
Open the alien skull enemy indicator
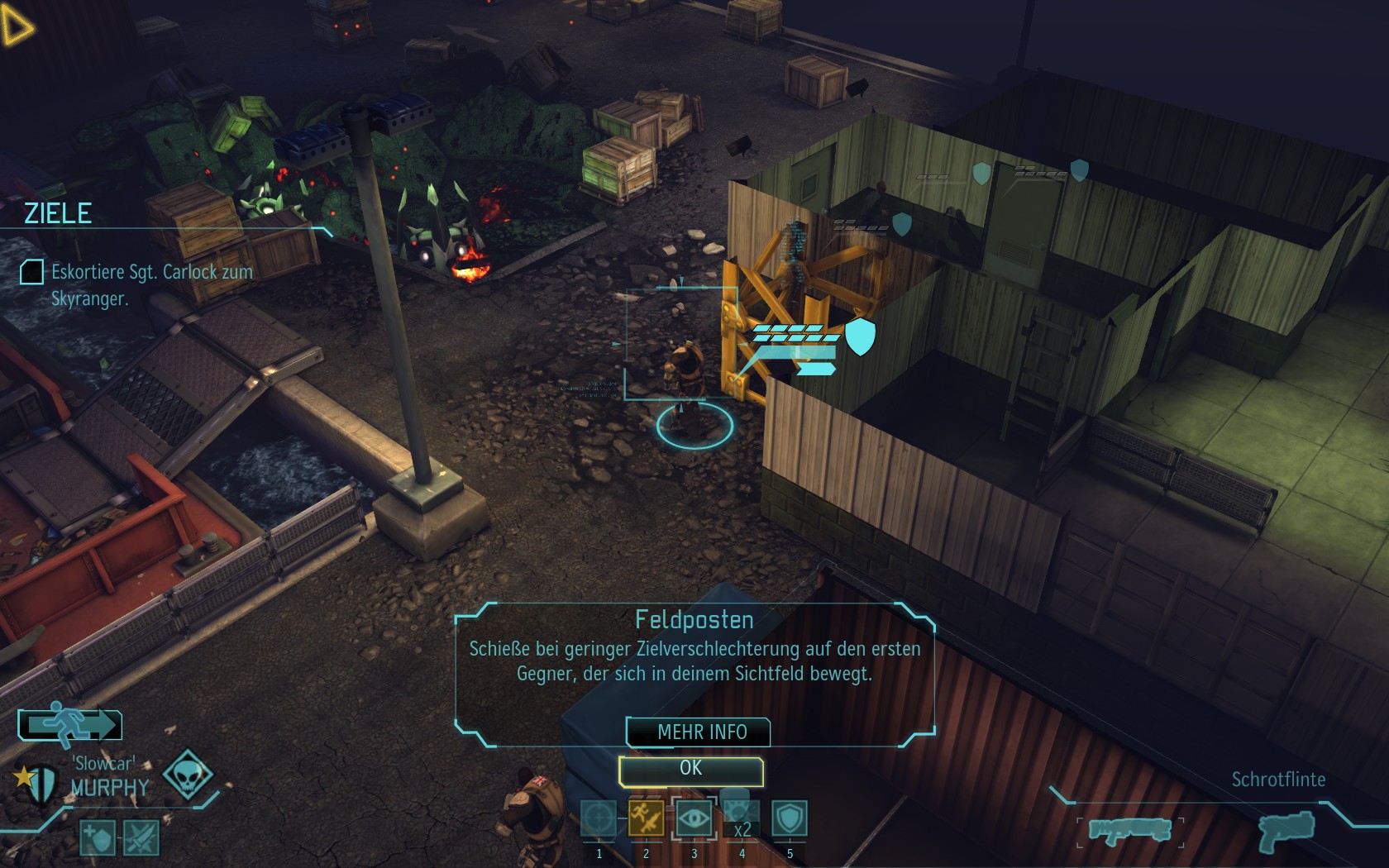pos(187,775)
